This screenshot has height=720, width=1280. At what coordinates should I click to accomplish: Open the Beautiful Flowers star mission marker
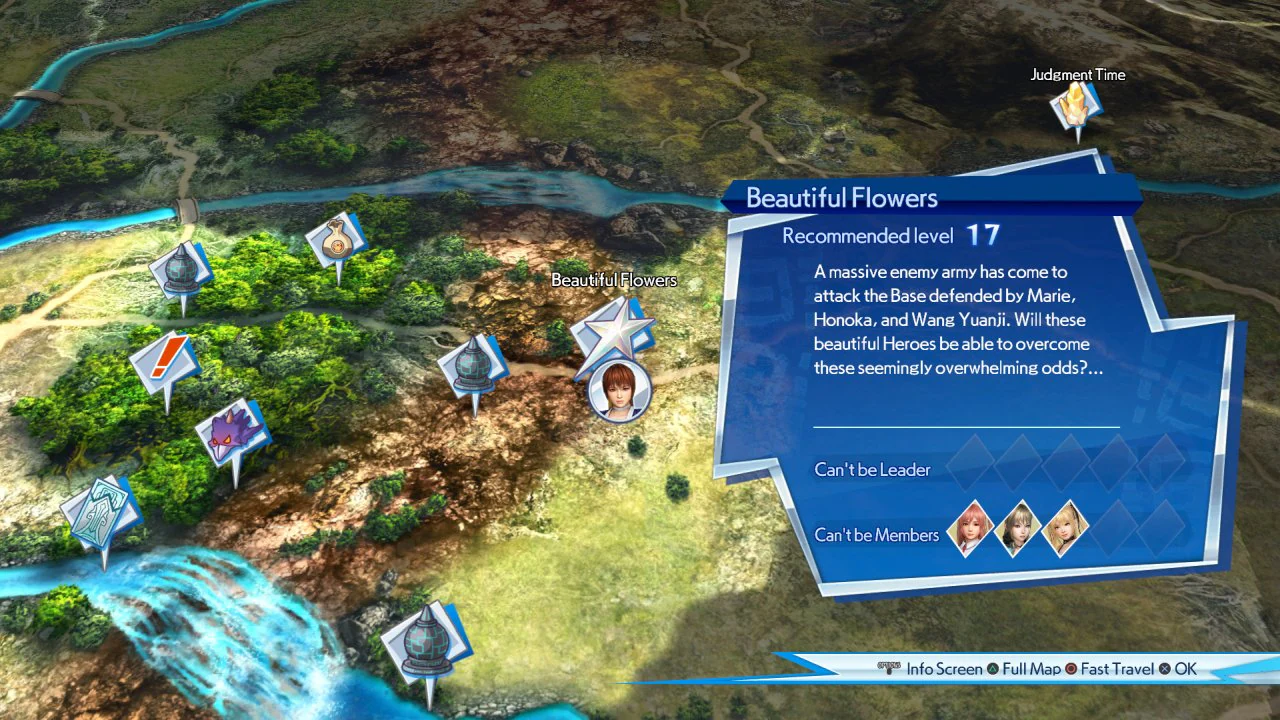coord(615,330)
